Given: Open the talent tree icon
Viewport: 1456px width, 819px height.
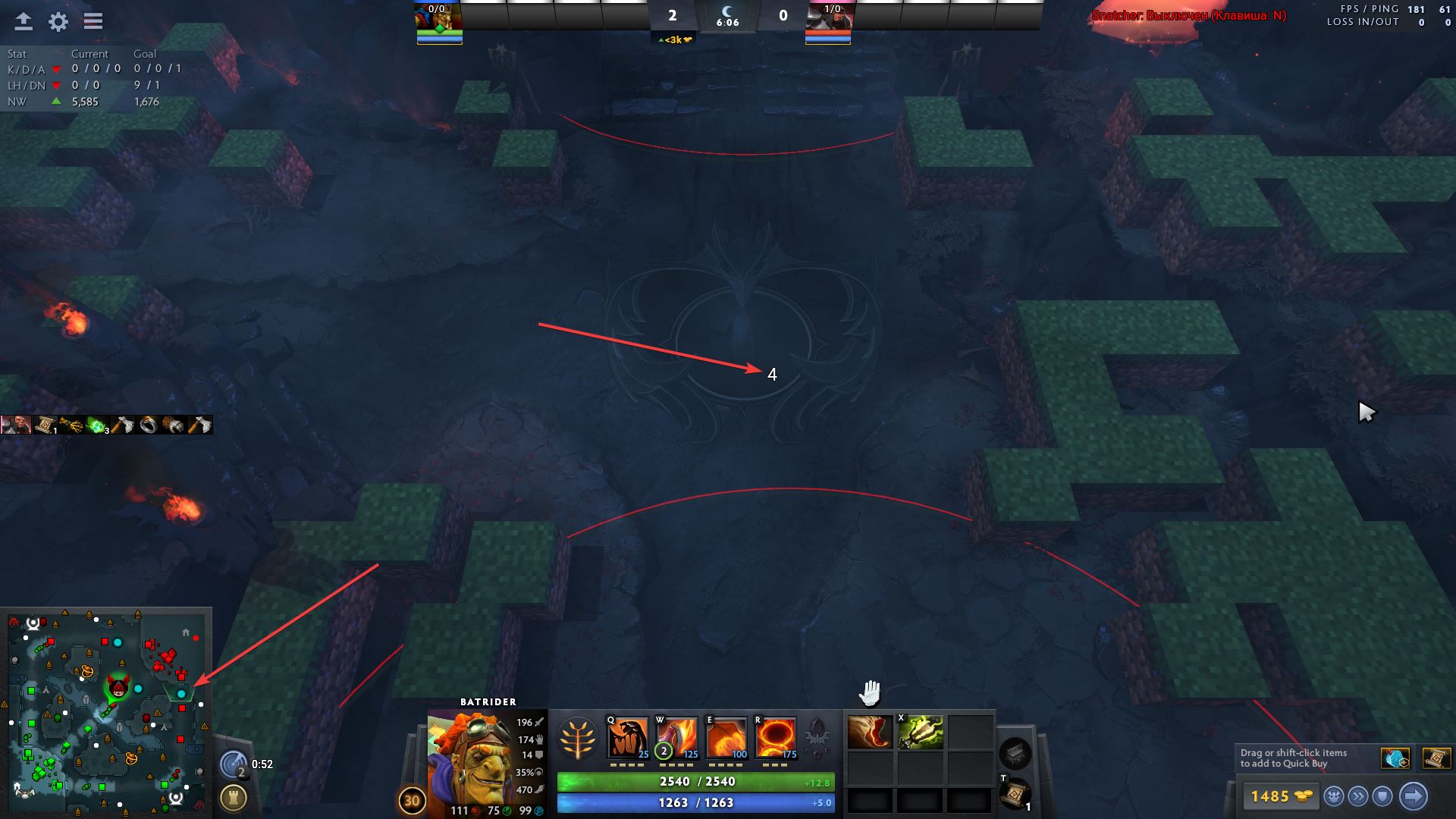Looking at the screenshot, I should (577, 738).
